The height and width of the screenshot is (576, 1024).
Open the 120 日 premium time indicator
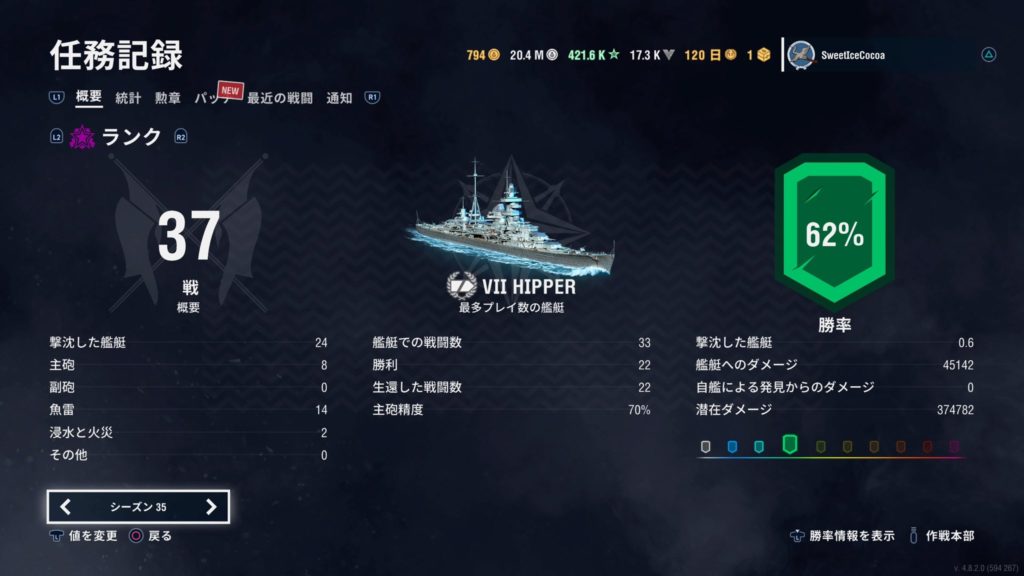708,55
